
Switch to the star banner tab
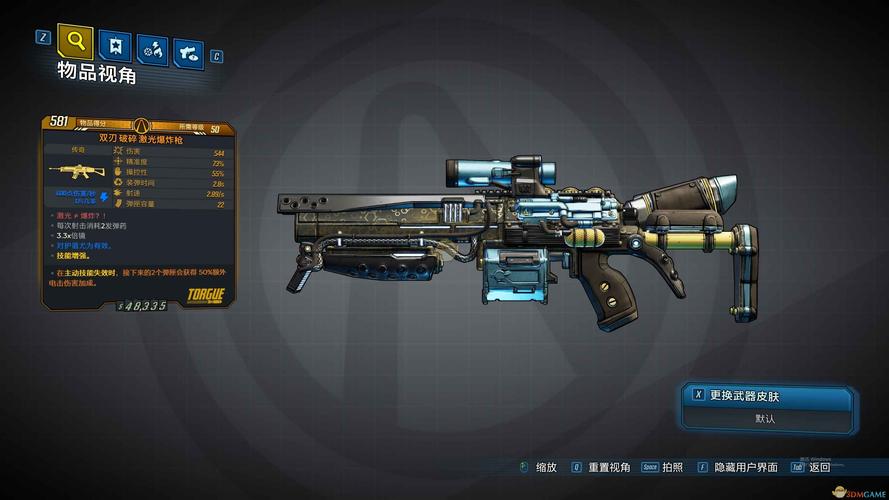tap(115, 47)
